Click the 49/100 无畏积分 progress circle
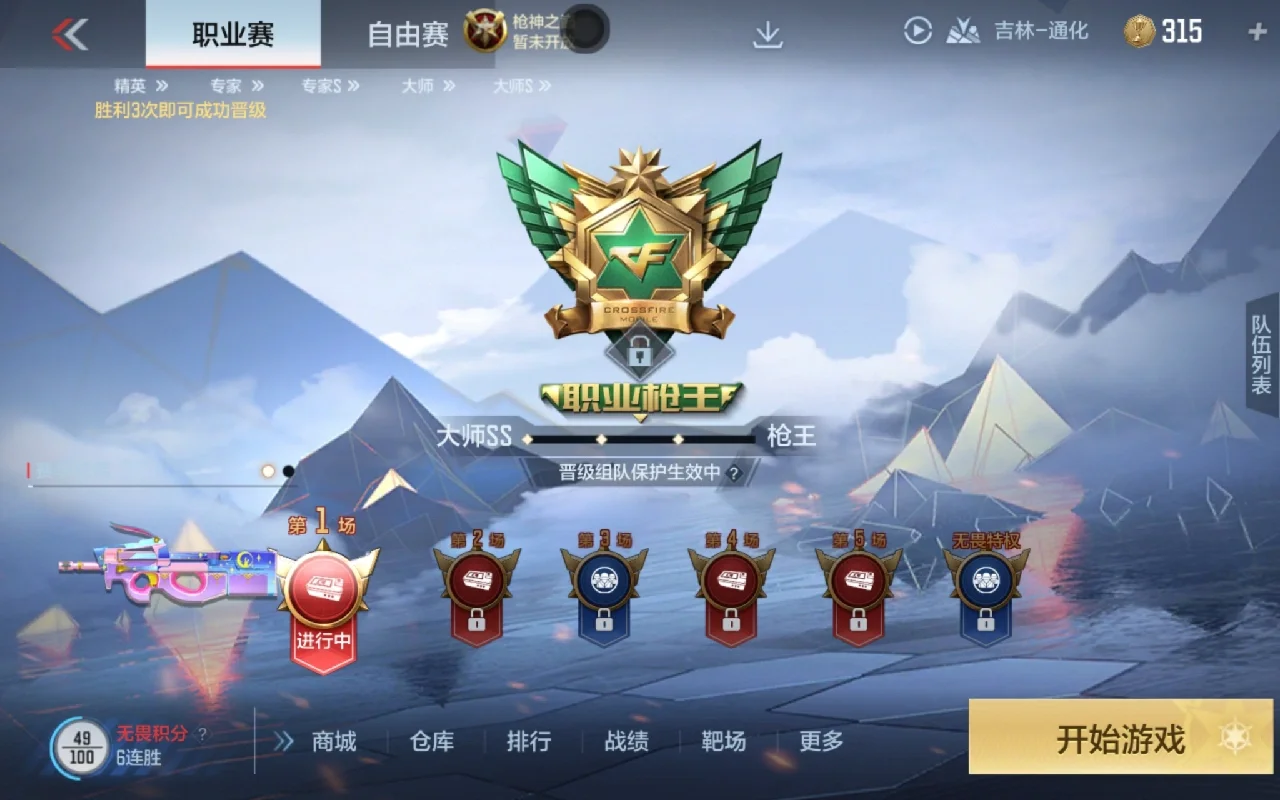The height and width of the screenshot is (800, 1280). point(82,740)
